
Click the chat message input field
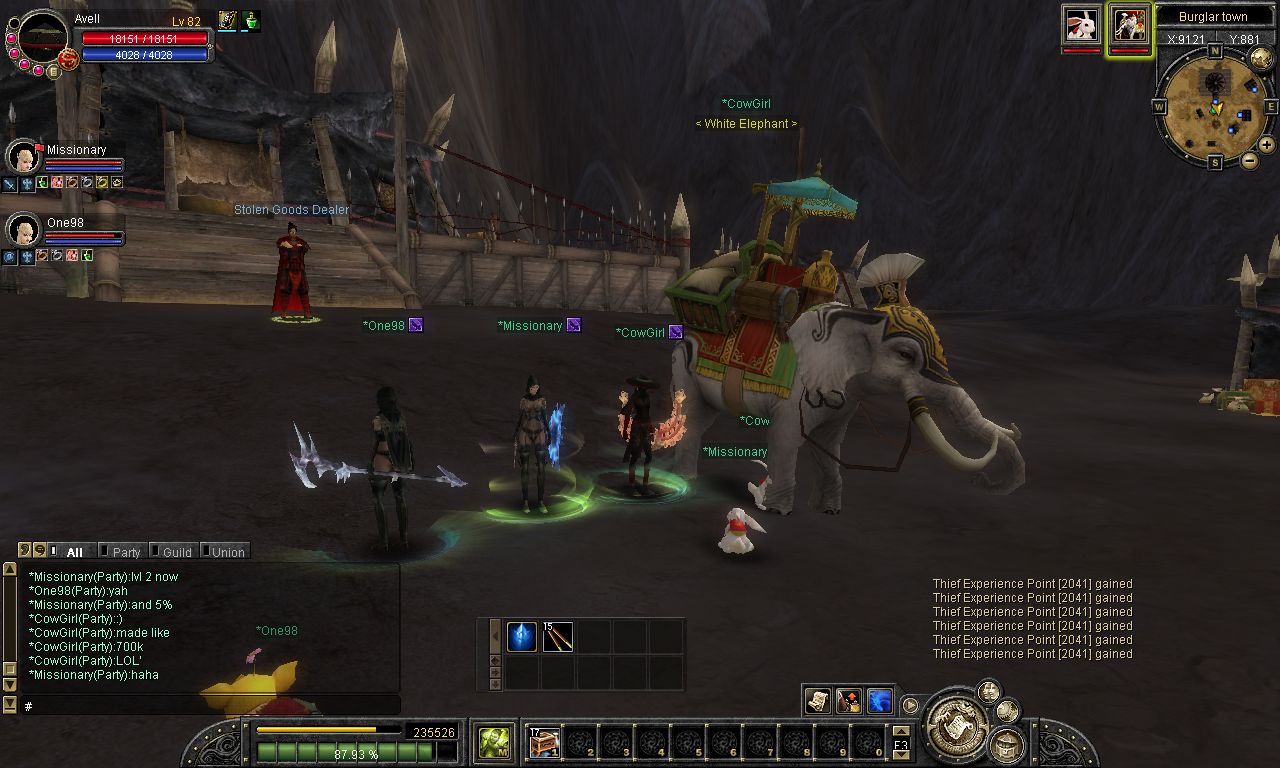point(210,706)
